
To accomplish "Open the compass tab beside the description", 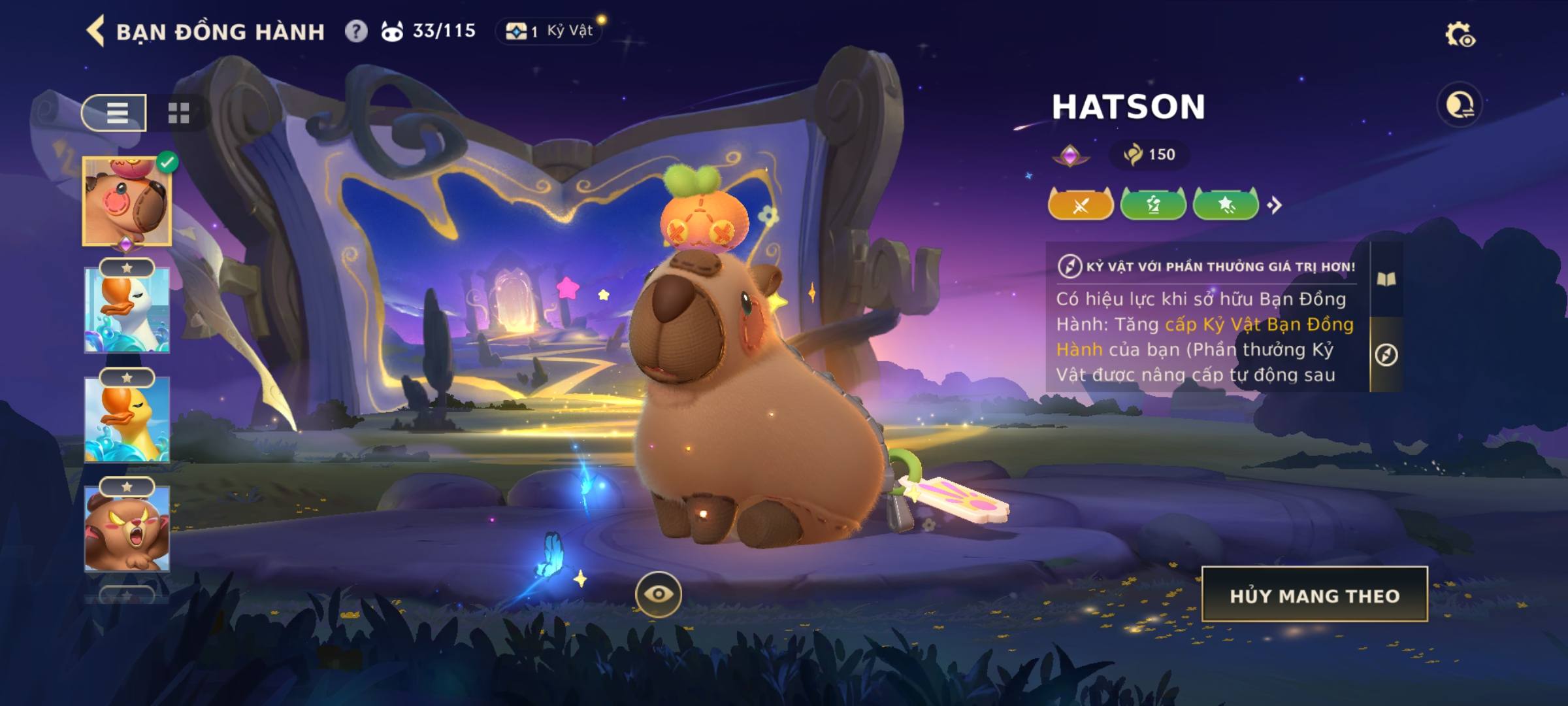I will [1386, 355].
